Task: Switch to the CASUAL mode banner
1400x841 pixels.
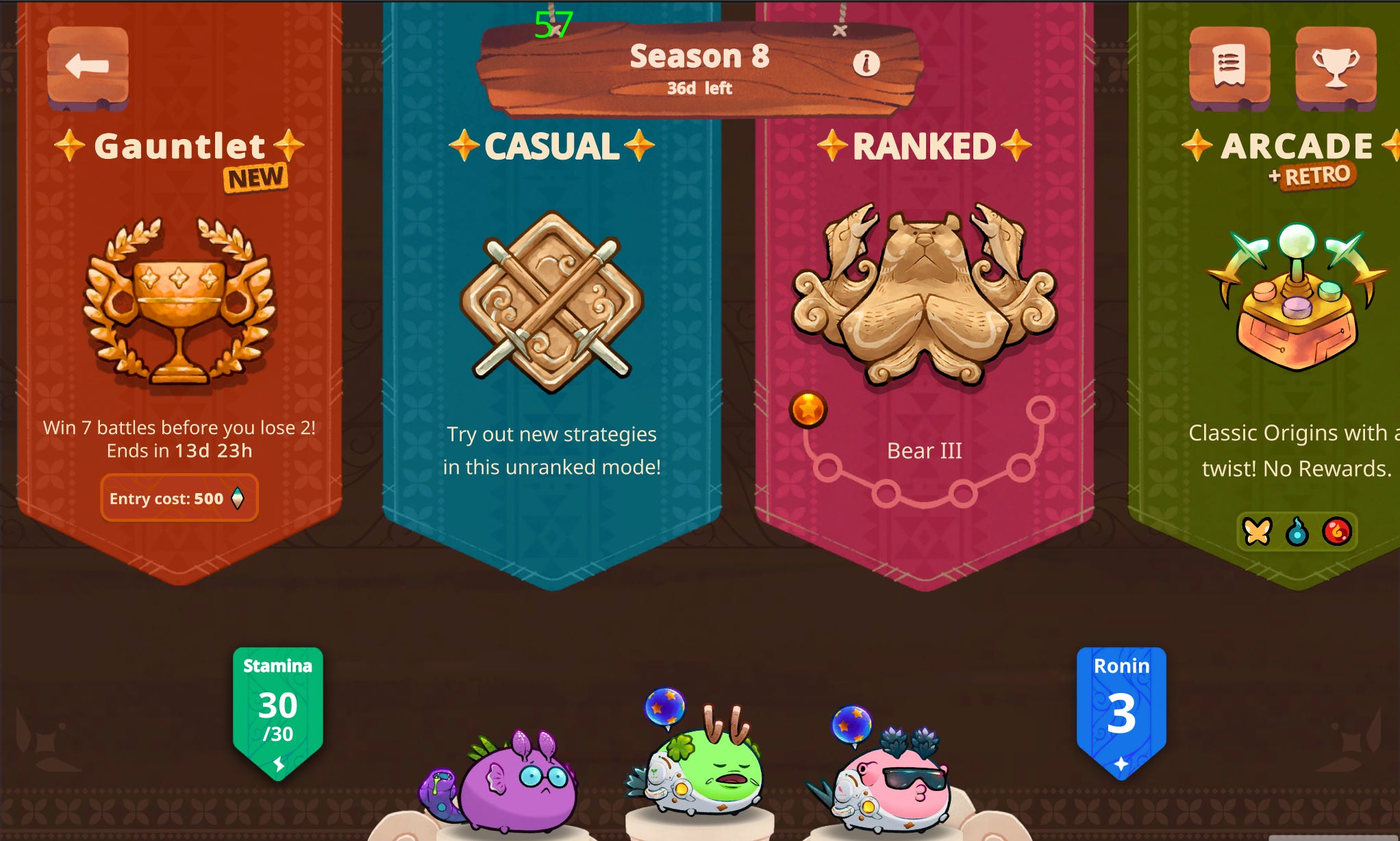Action: [550, 145]
